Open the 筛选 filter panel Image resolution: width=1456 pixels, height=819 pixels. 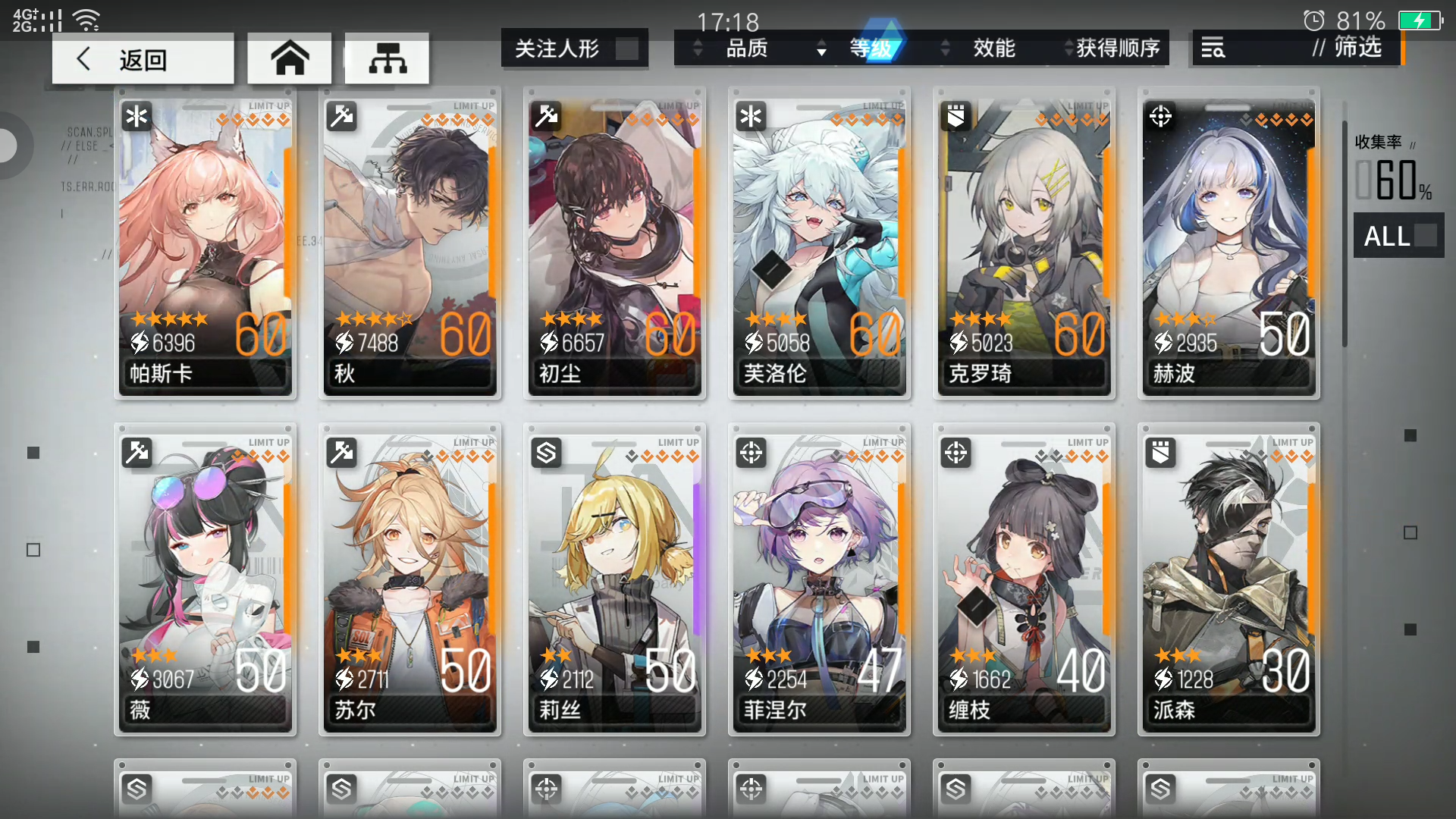pyautogui.click(x=1357, y=48)
